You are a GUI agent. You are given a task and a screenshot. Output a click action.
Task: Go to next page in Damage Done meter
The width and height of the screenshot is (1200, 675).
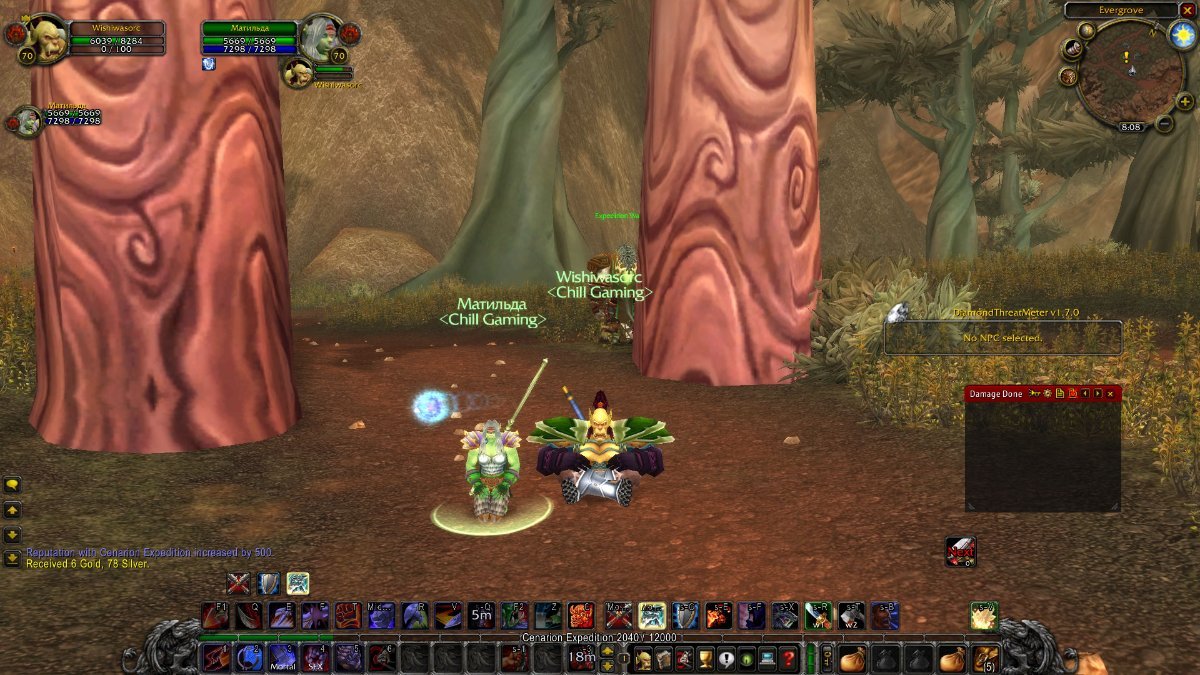[x=1097, y=394]
